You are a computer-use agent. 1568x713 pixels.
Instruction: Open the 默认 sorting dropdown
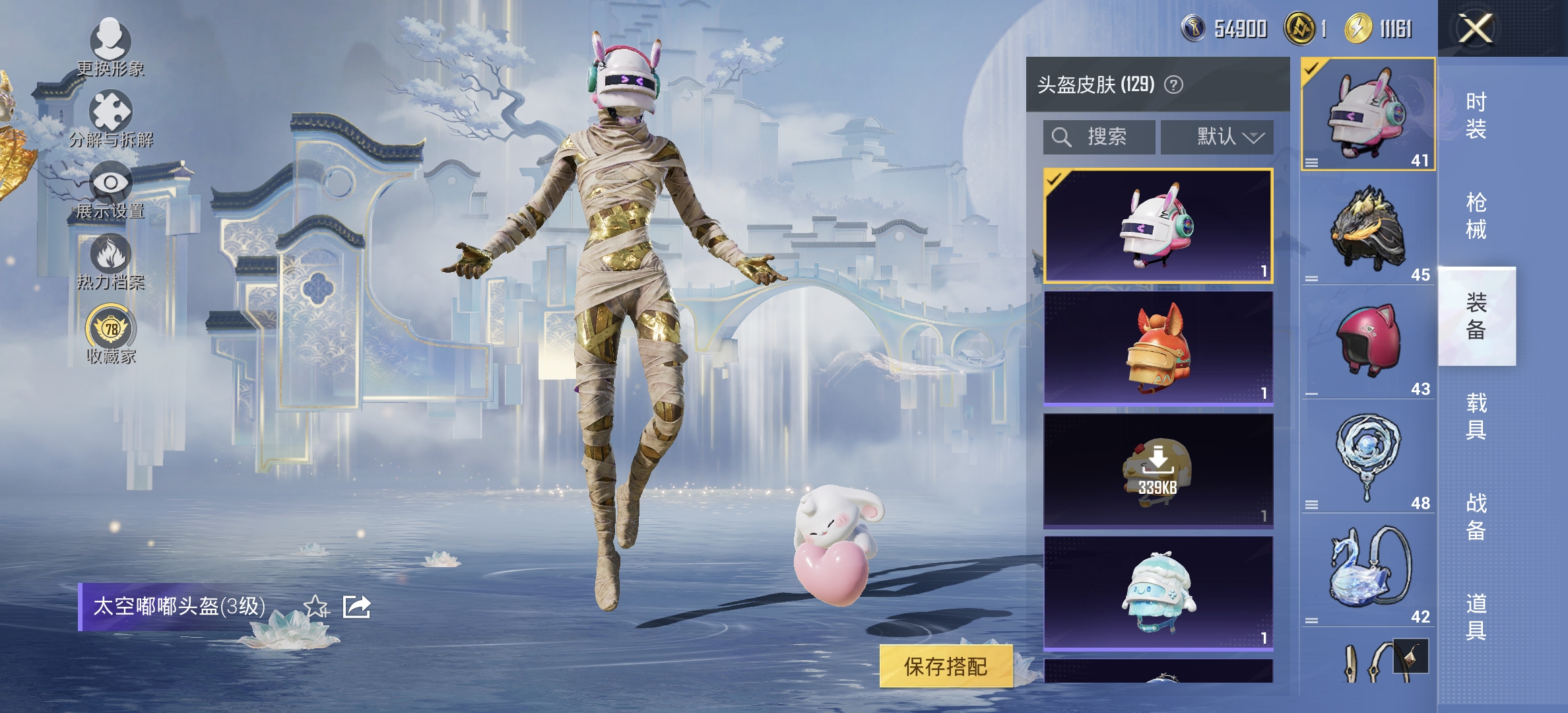1218,137
